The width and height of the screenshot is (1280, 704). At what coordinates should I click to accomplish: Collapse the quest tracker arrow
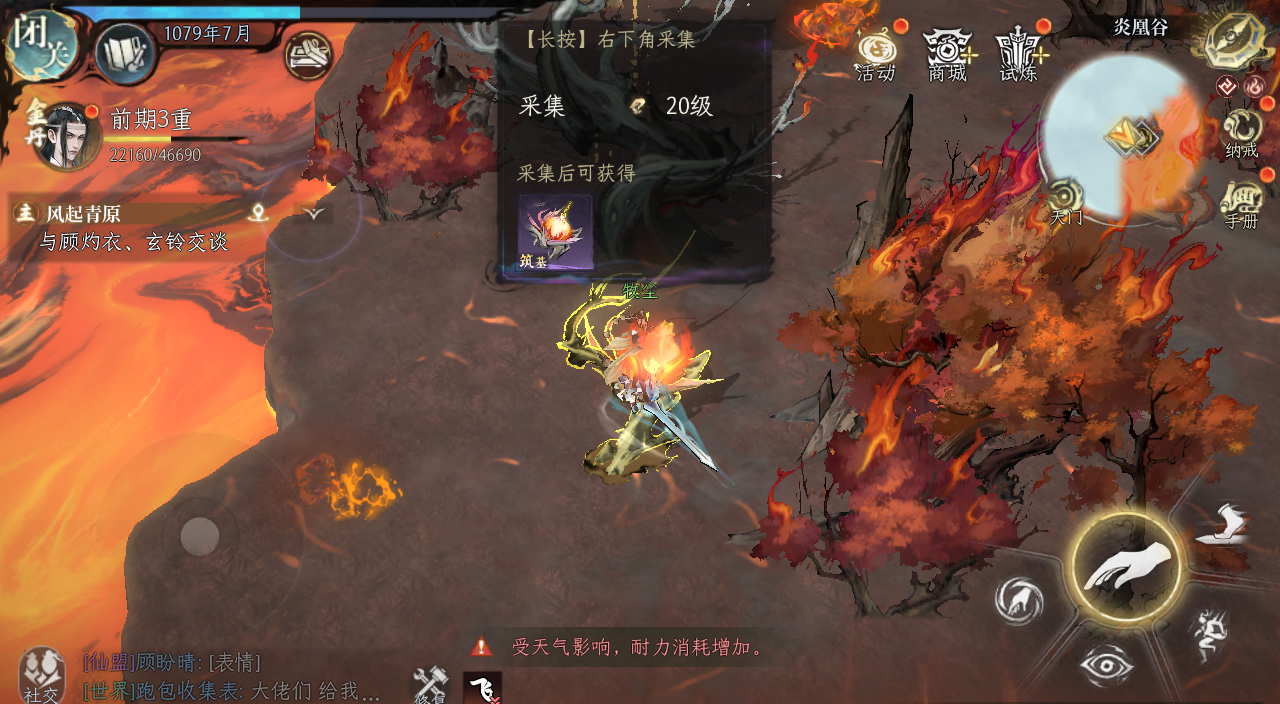pos(315,212)
